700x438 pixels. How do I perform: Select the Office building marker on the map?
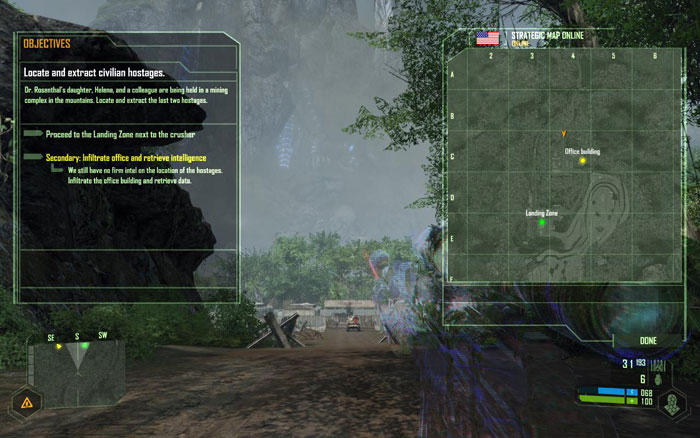[x=580, y=160]
